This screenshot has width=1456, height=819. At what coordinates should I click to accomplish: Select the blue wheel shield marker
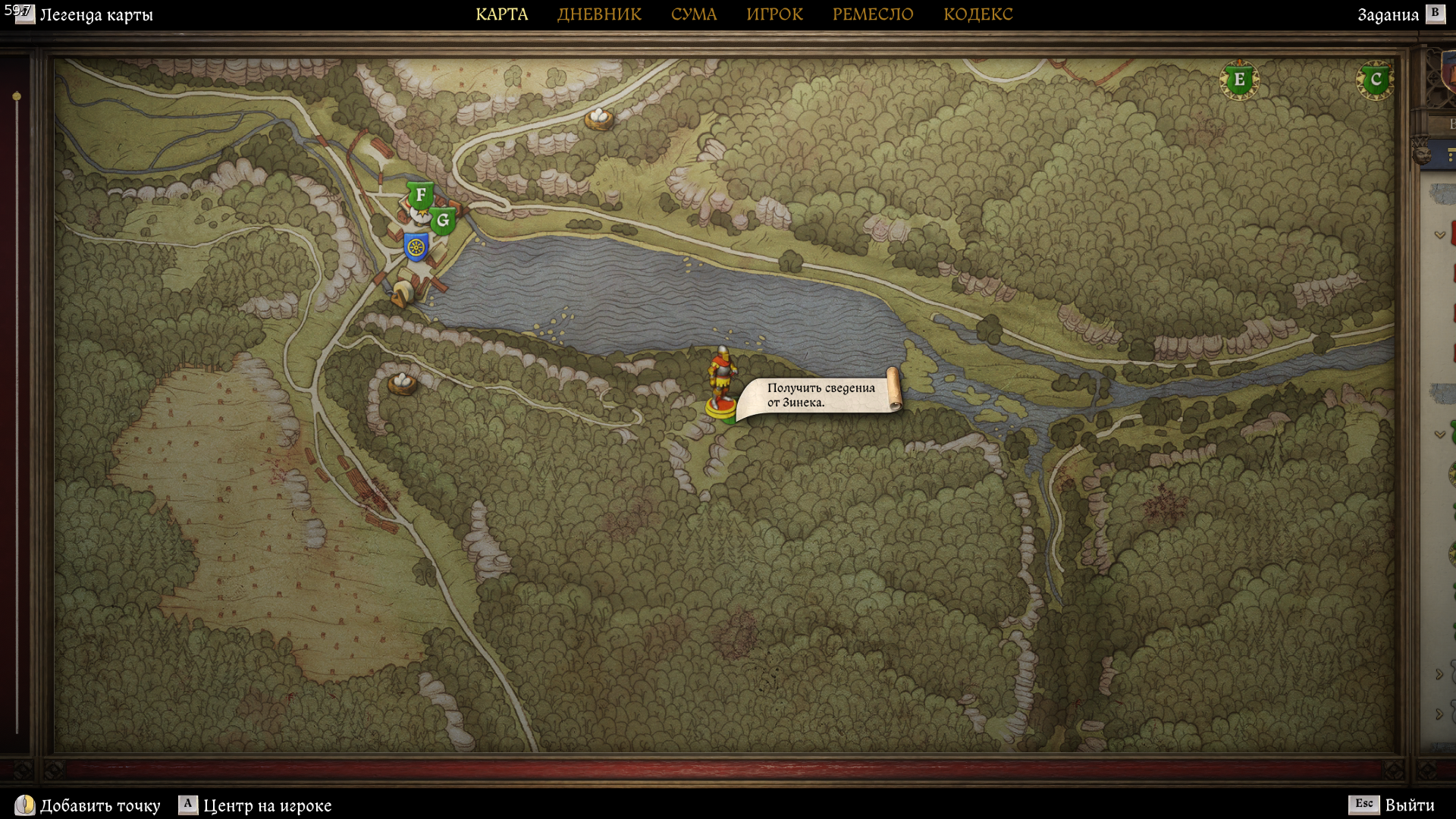pyautogui.click(x=416, y=247)
